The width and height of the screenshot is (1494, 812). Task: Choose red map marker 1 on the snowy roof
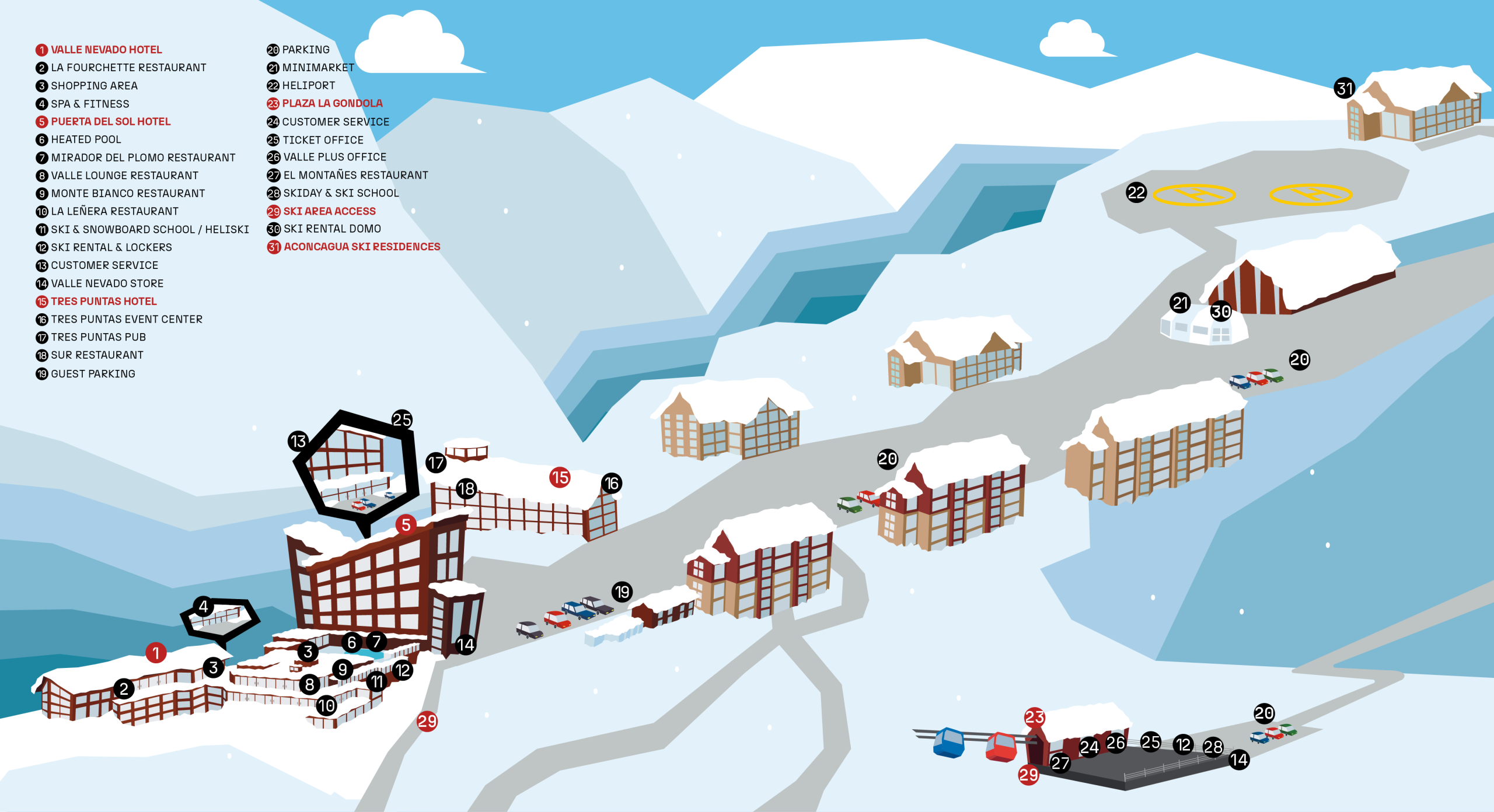(156, 653)
